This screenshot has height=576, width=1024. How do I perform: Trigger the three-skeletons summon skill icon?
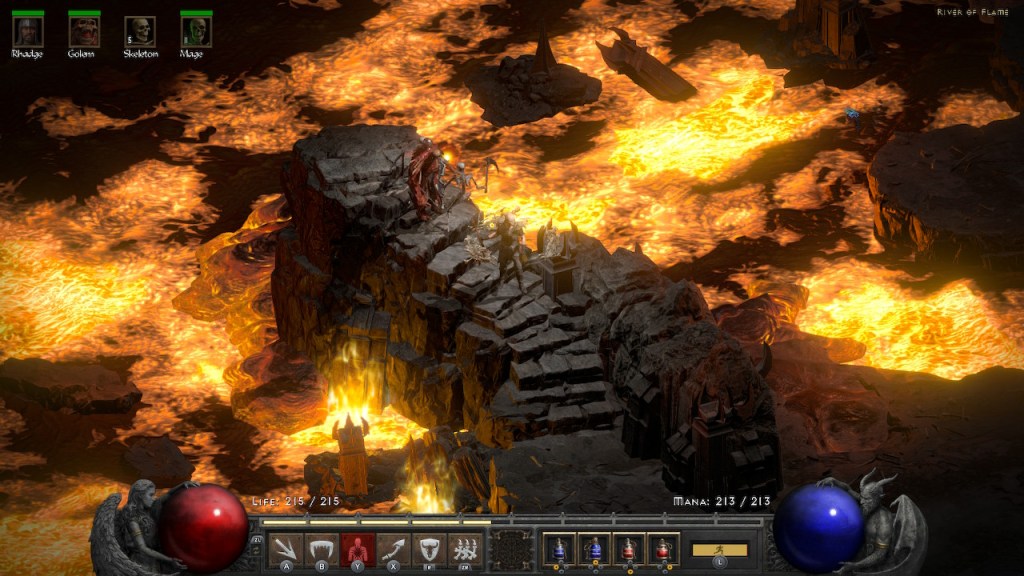point(464,549)
